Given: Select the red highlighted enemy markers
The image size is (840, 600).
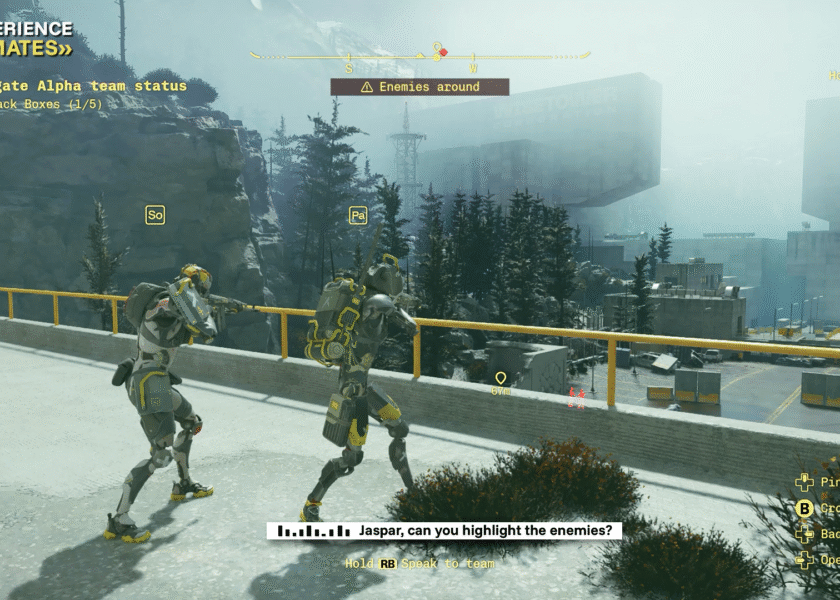Looking at the screenshot, I should pos(575,398).
